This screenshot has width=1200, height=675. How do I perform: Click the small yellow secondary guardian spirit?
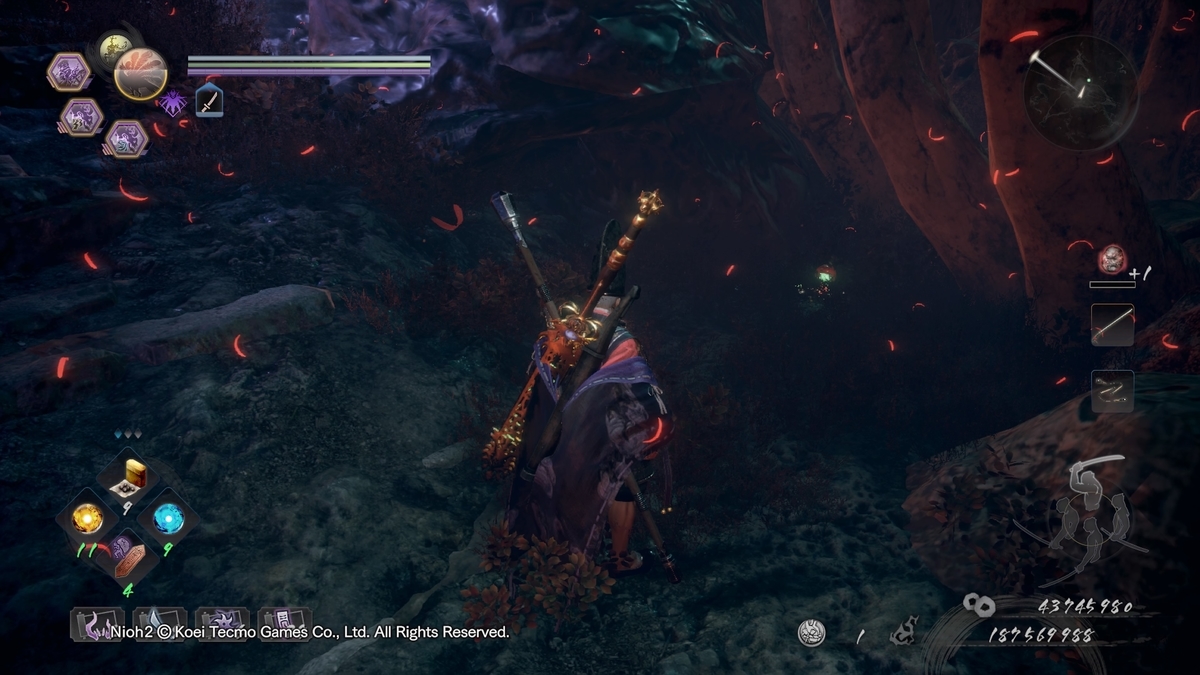point(114,48)
